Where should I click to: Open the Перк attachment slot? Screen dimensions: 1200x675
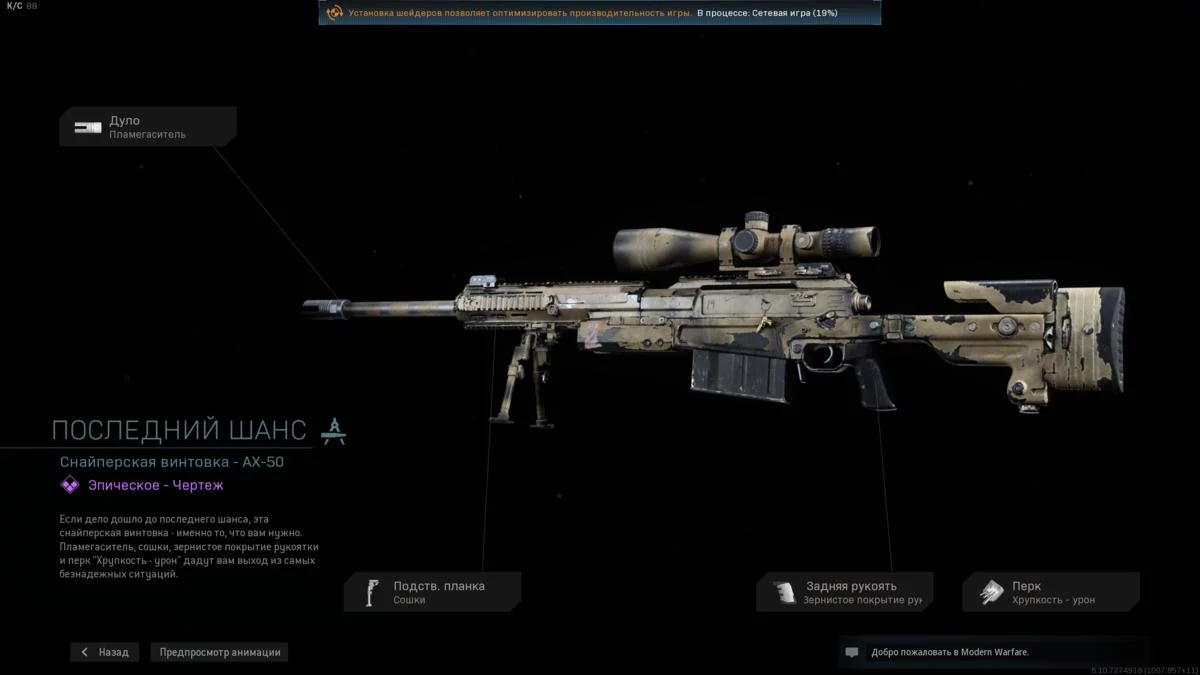click(x=1051, y=592)
